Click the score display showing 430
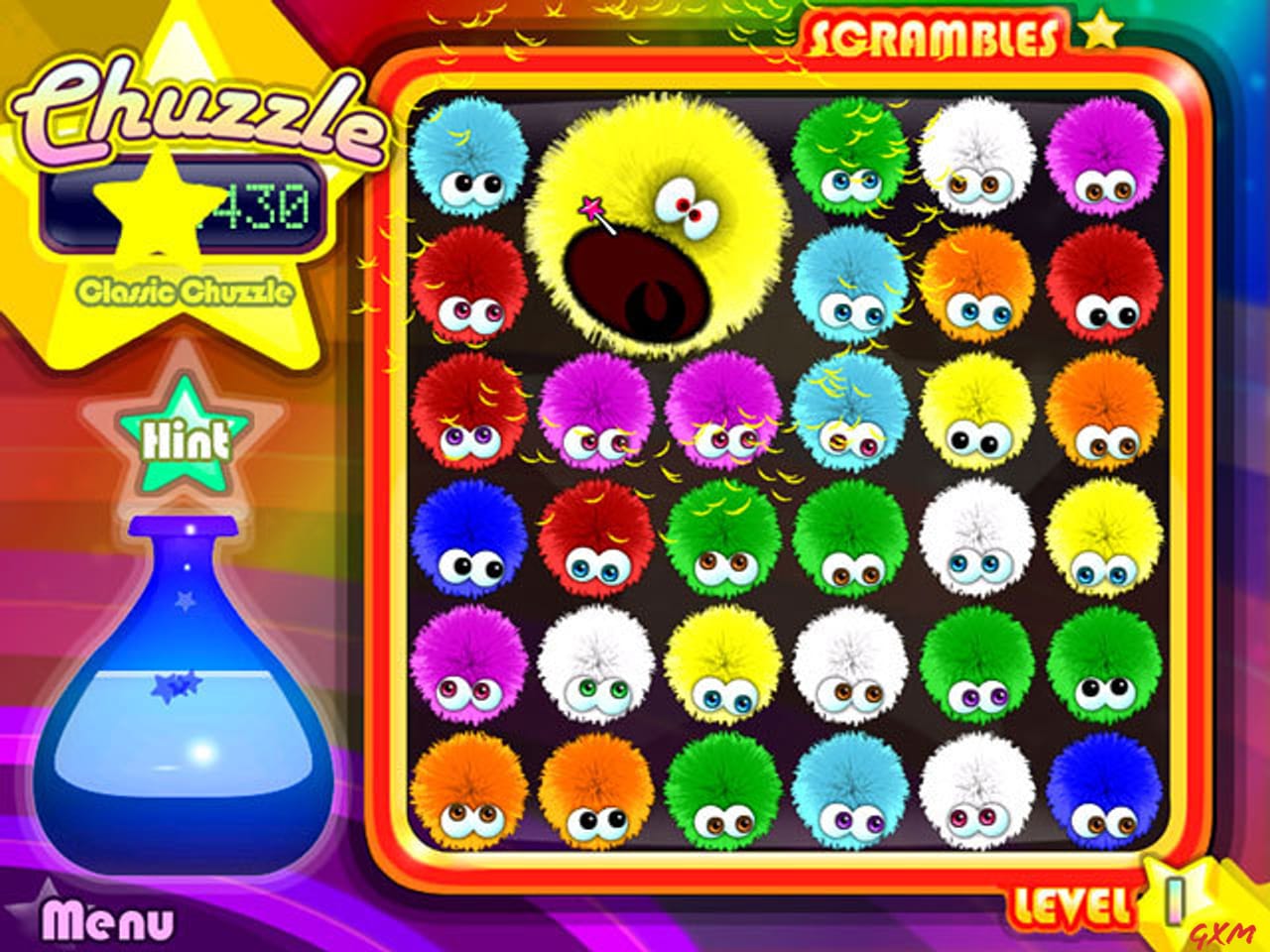 pos(253,205)
